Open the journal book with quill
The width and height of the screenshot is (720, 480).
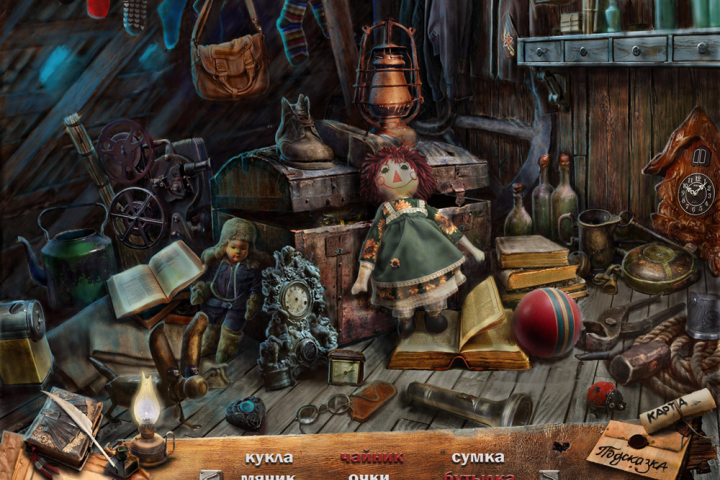(x=62, y=427)
